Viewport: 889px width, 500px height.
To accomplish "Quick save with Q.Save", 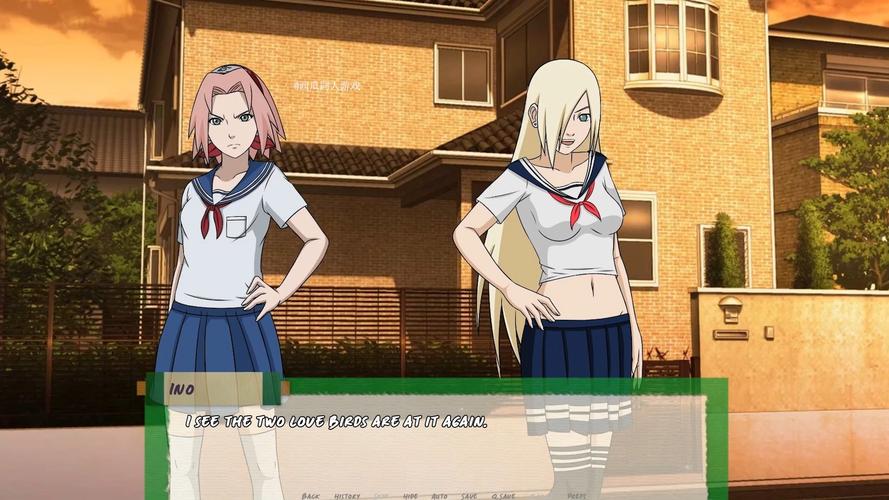I will click(x=504, y=495).
